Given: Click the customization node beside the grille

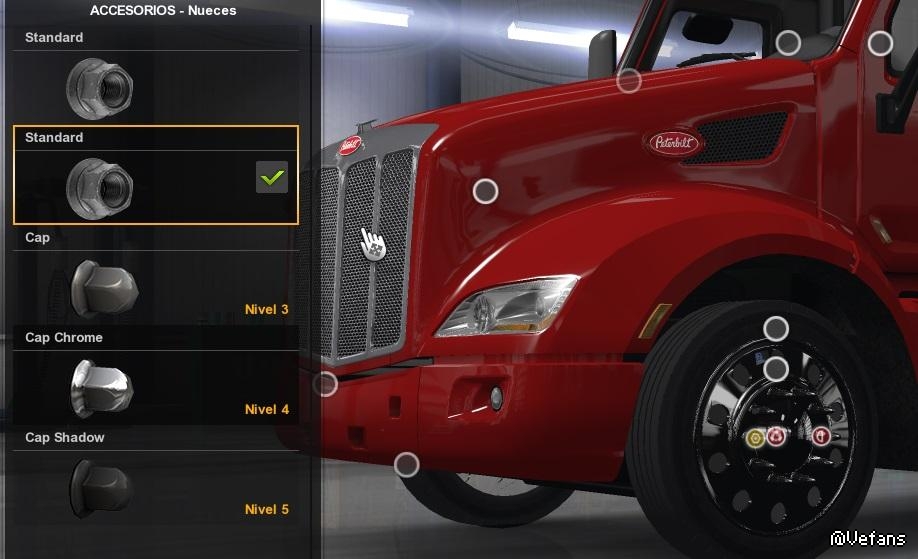Looking at the screenshot, I should (x=485, y=191).
